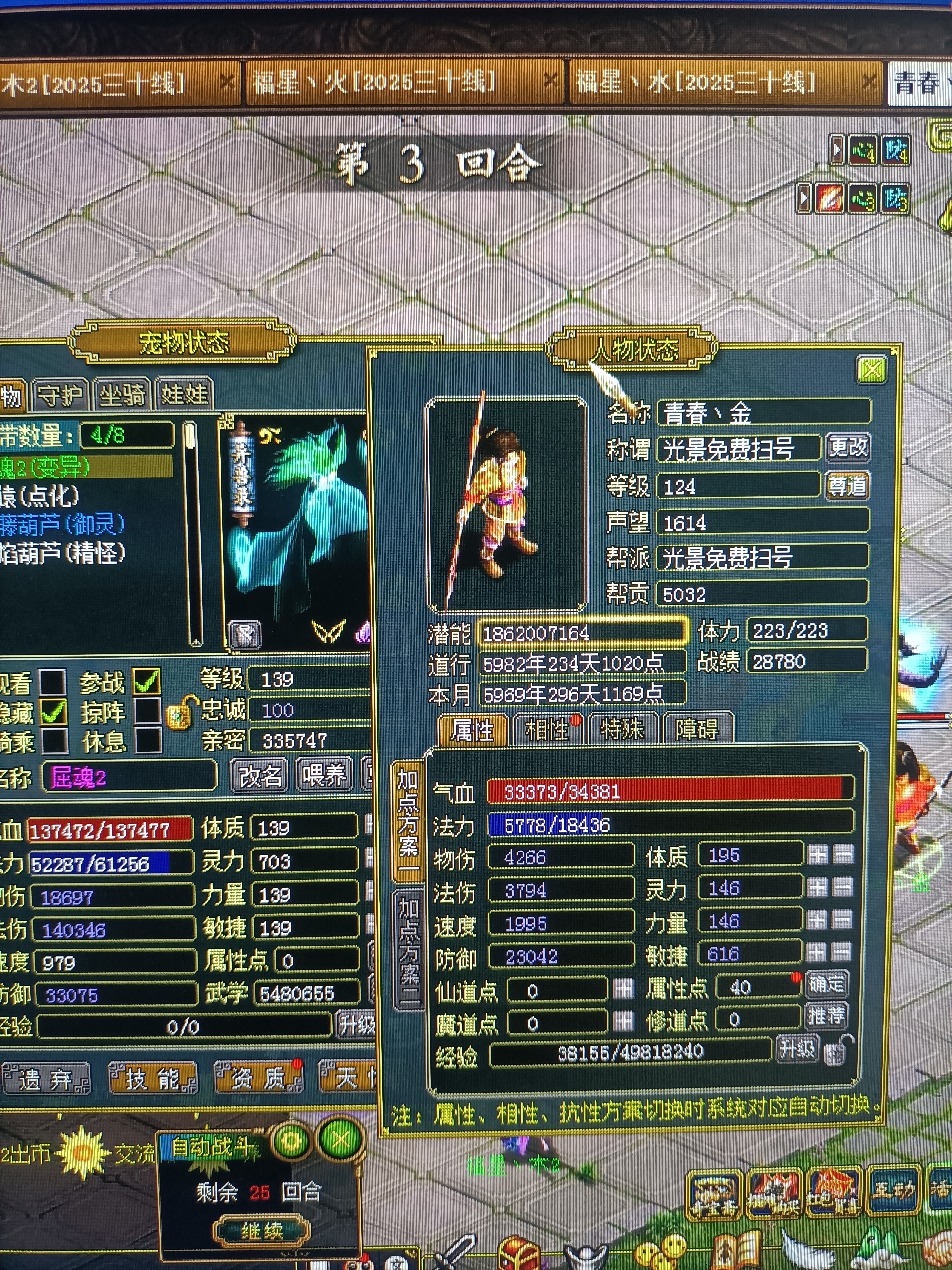Feed the pet using 喂养
The height and width of the screenshot is (1270, 952).
click(324, 776)
